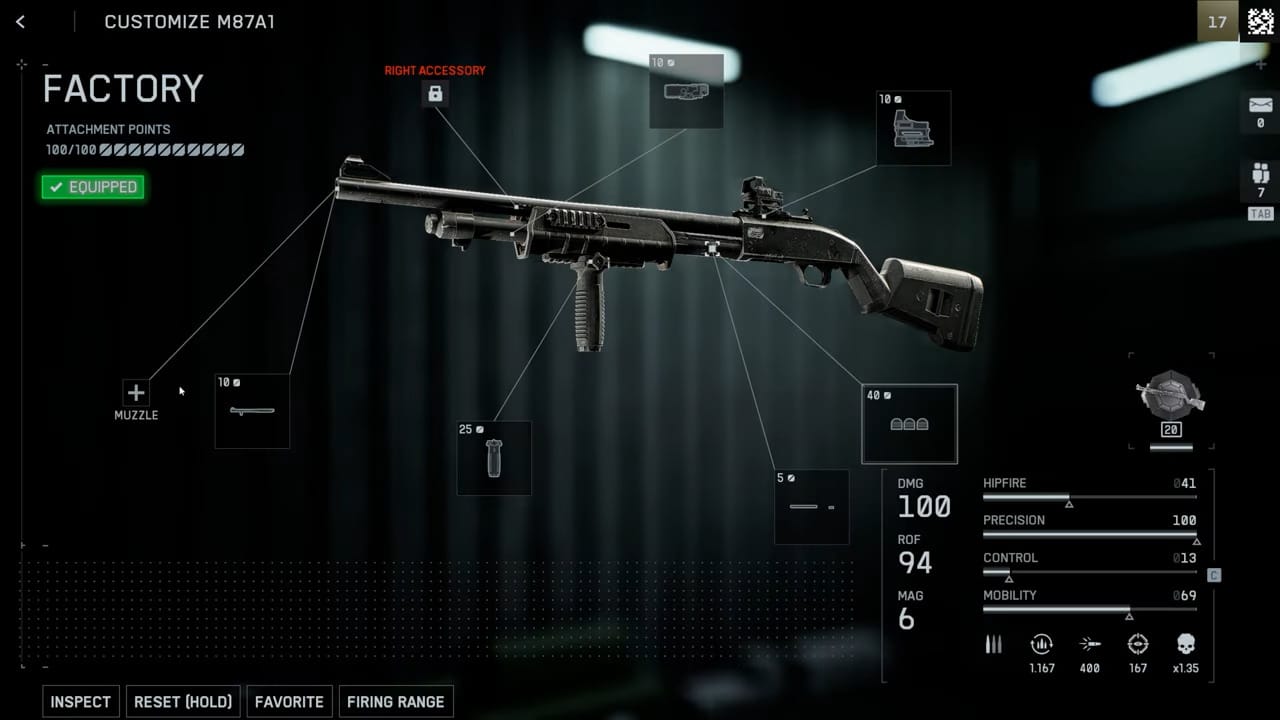This screenshot has width=1280, height=720.
Task: Open the shotgun shell ammunition slot
Action: tap(909, 424)
